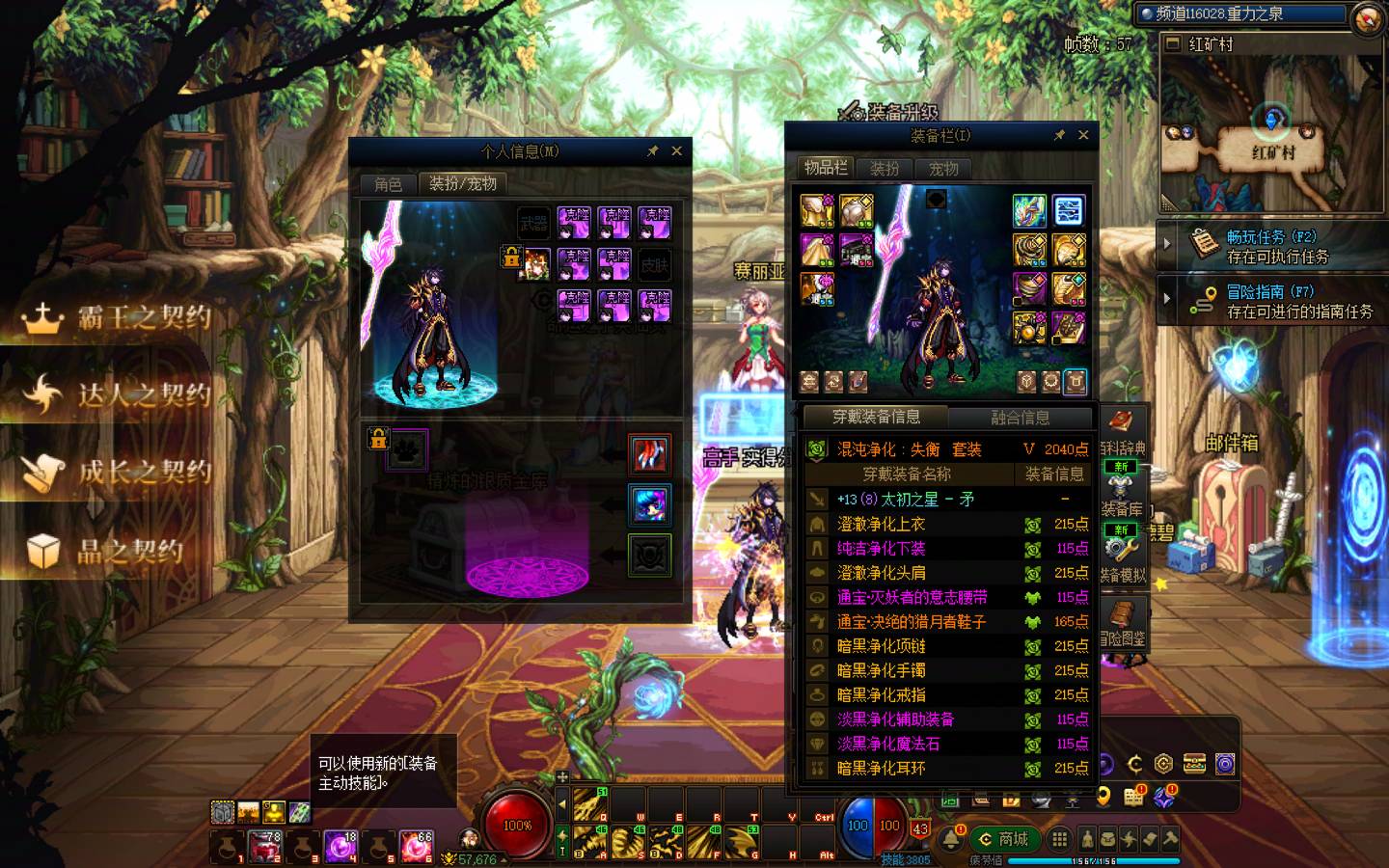Switch to the 角色 tab

[388, 183]
